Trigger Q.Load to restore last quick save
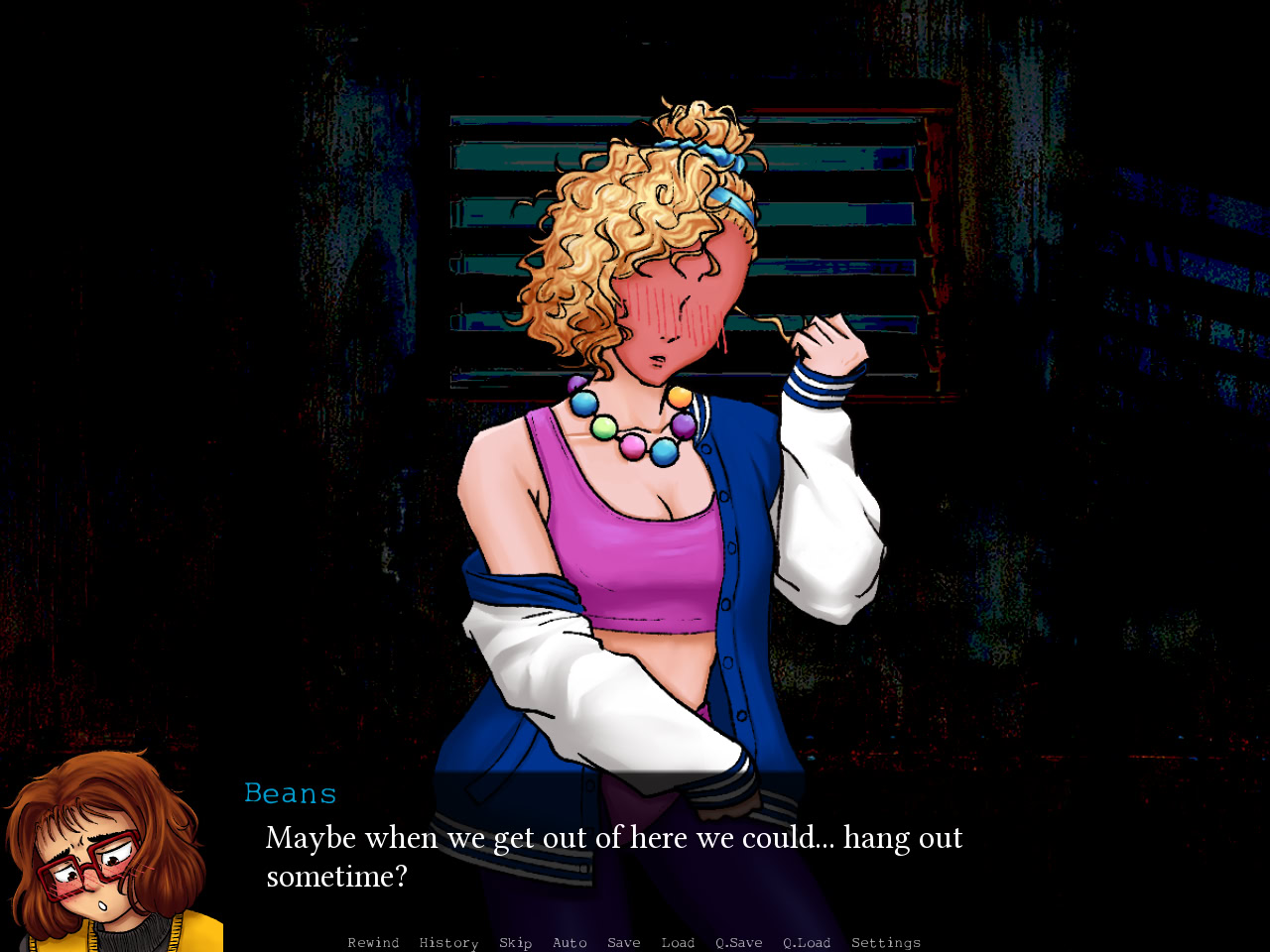 click(806, 942)
